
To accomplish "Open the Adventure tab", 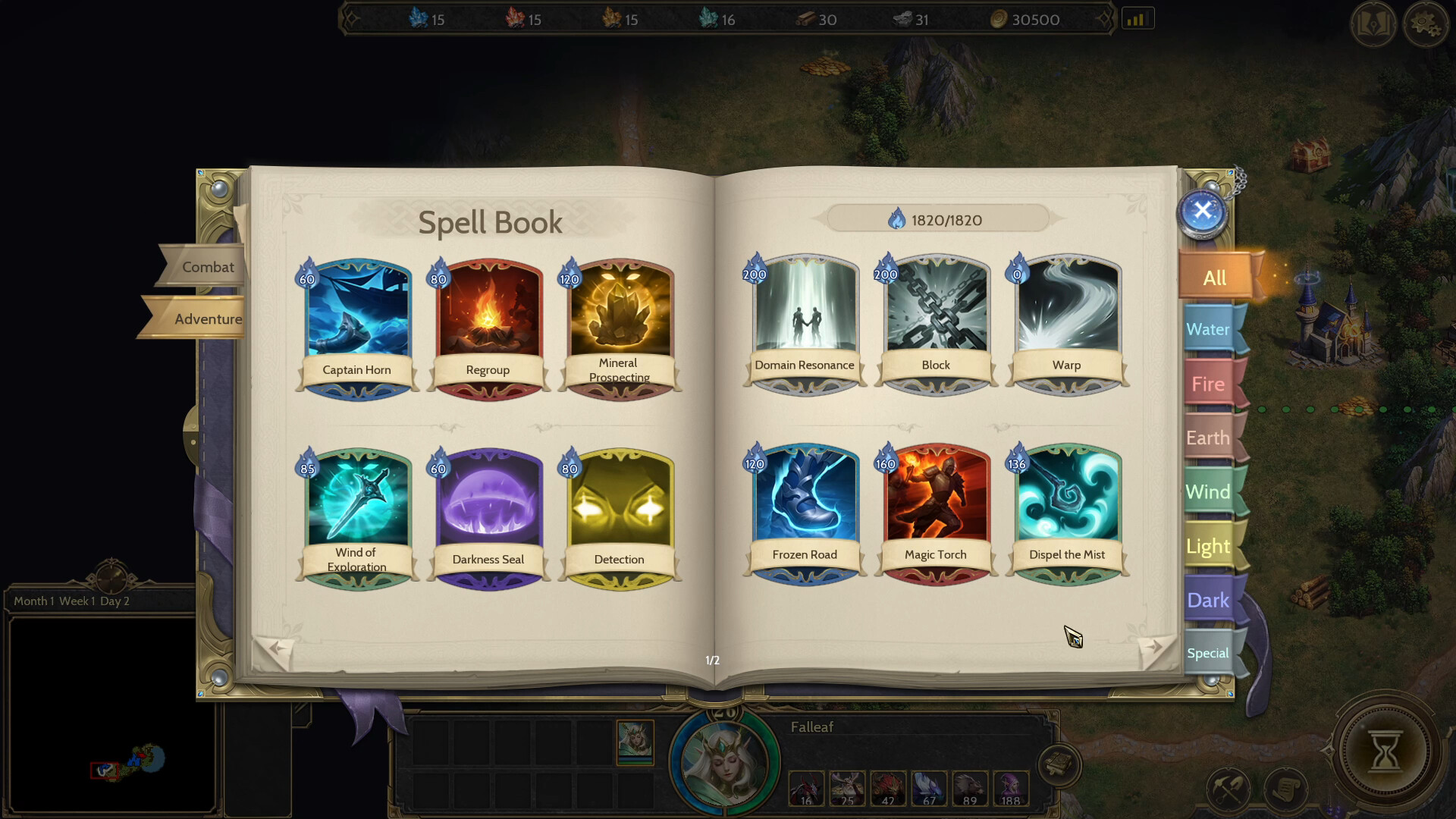I will 206,318.
